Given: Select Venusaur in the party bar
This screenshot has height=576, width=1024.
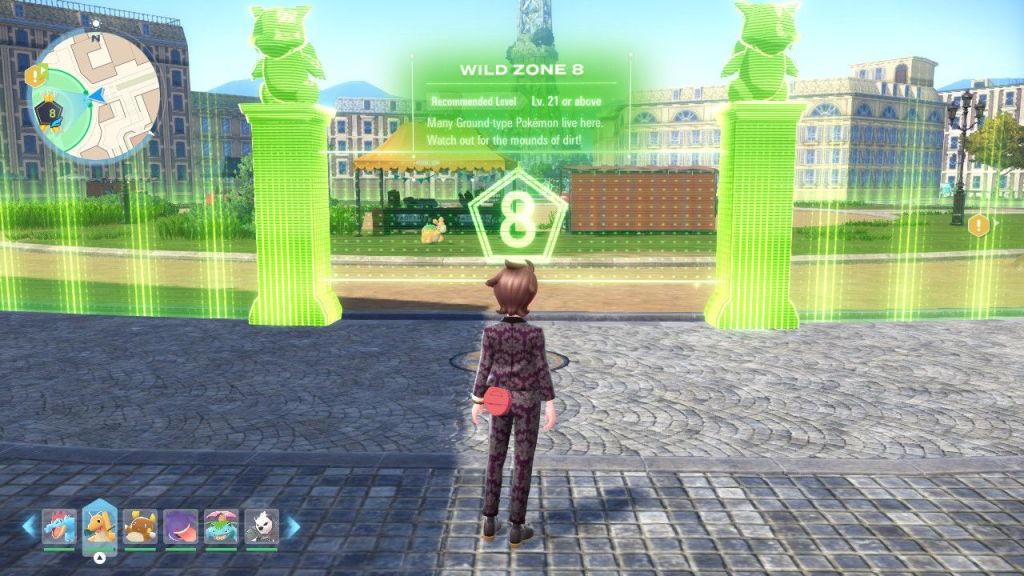Looking at the screenshot, I should (220, 526).
